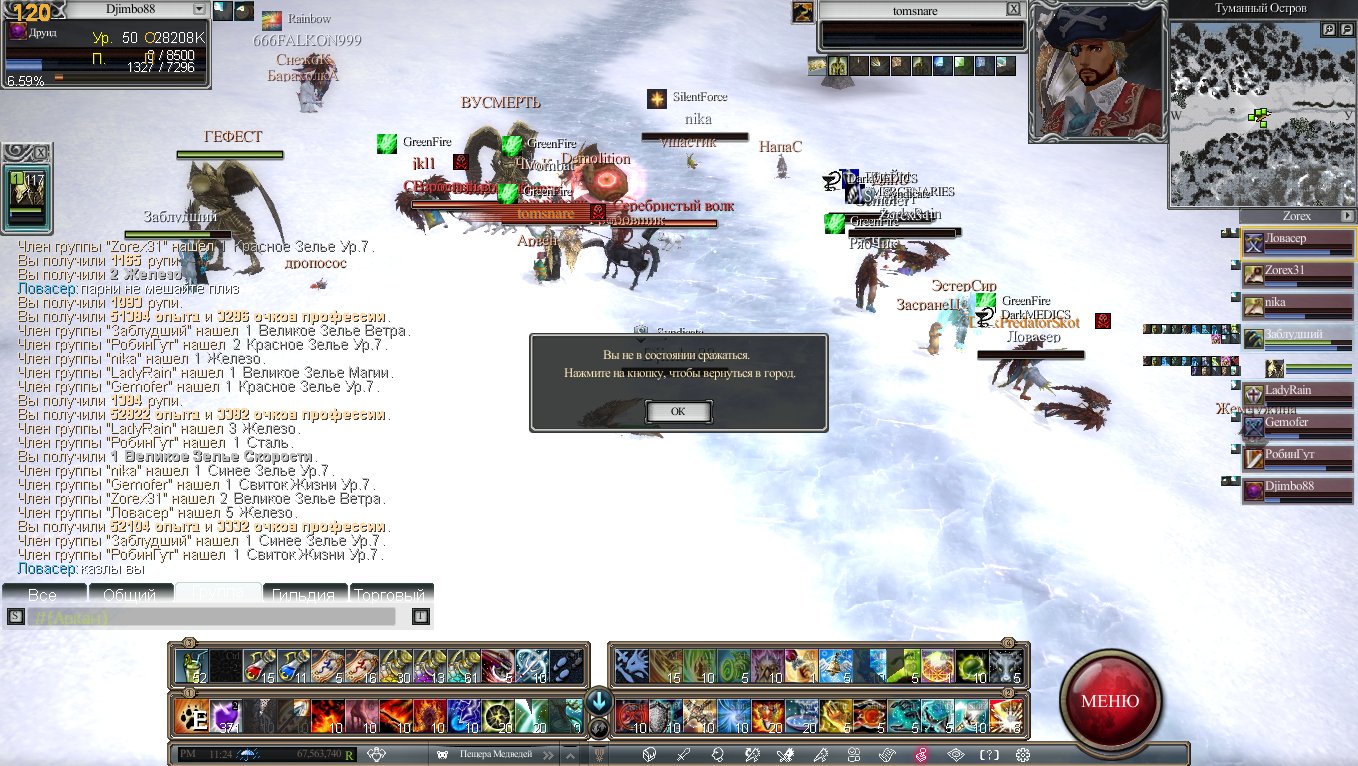This screenshot has height=766, width=1358.
Task: Open the Общий chat tab
Action: 130,594
